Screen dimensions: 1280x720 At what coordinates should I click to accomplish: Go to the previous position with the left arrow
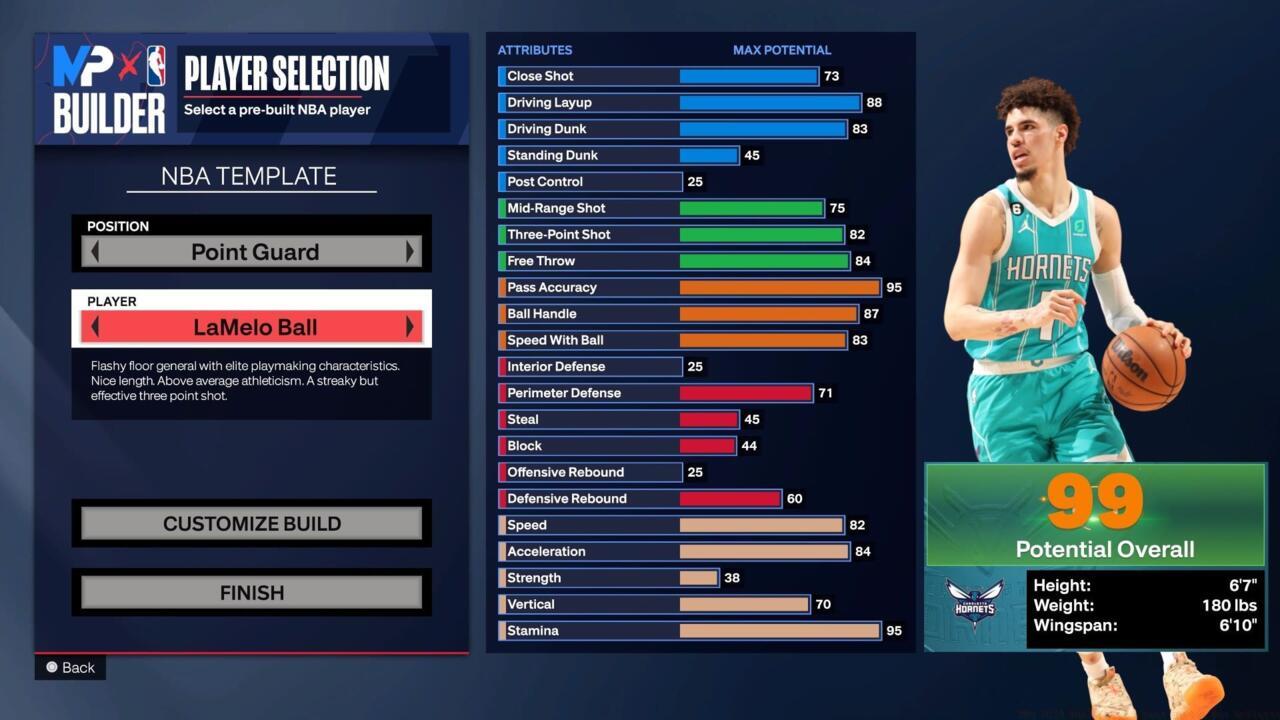(94, 252)
